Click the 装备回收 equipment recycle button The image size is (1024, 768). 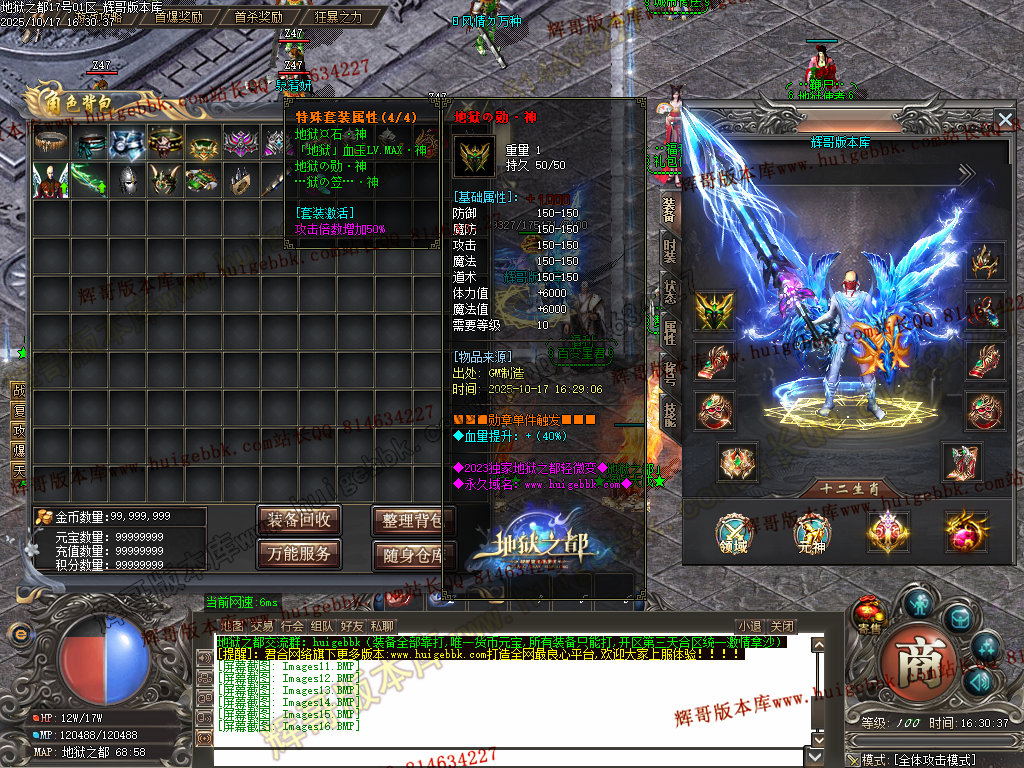click(299, 520)
